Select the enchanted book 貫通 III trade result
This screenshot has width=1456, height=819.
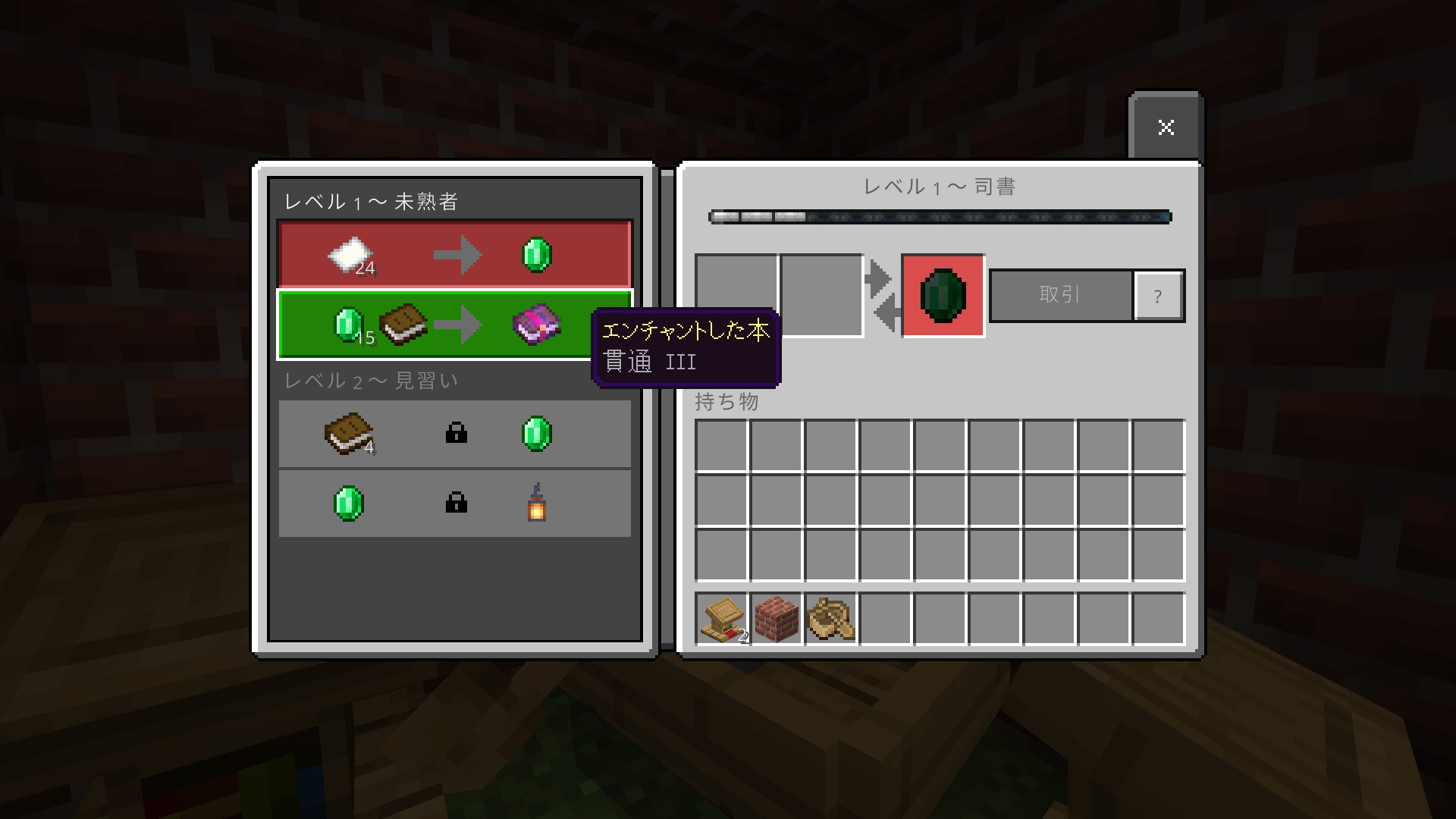538,324
